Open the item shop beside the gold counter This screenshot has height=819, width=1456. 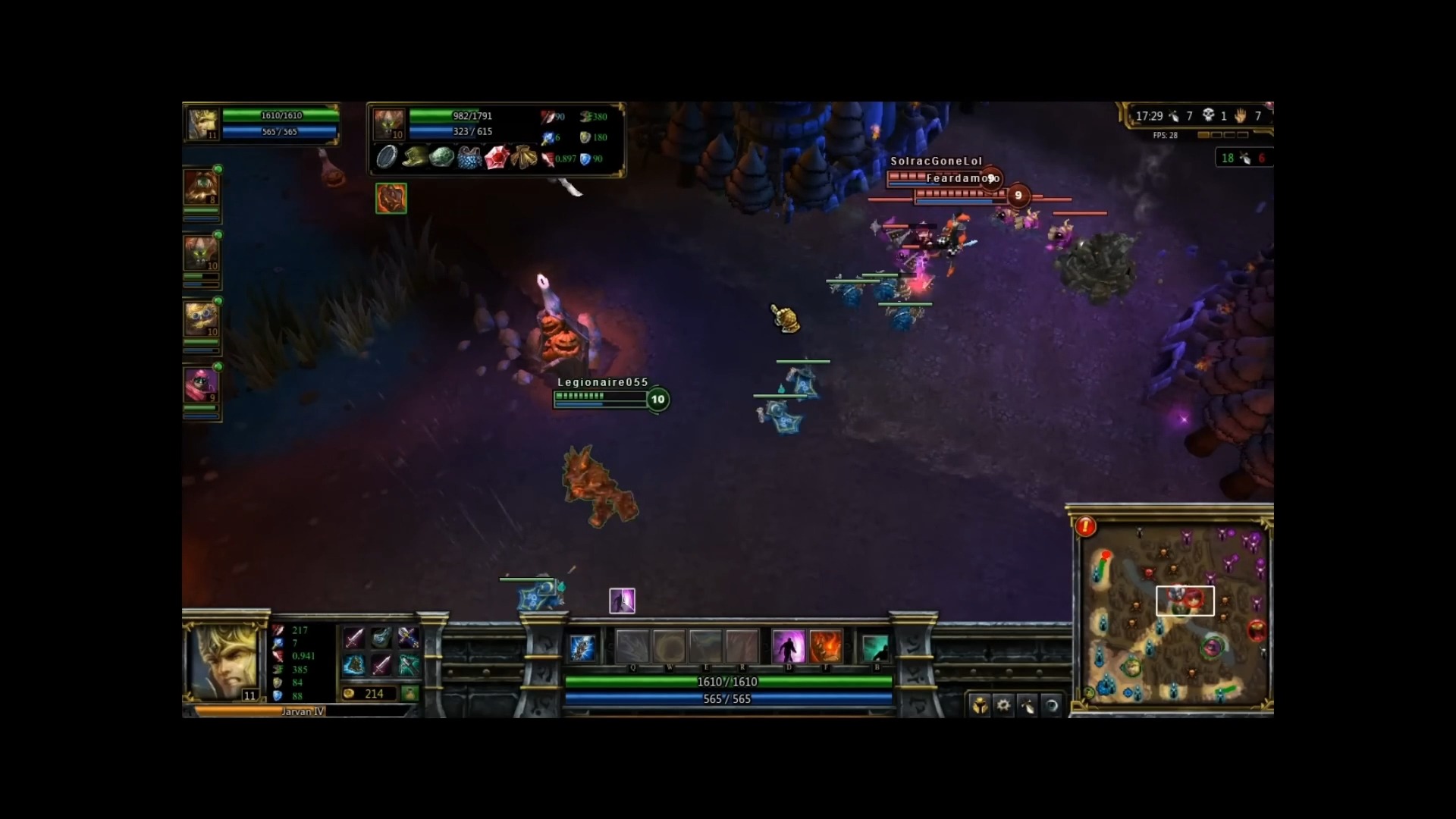coord(409,693)
